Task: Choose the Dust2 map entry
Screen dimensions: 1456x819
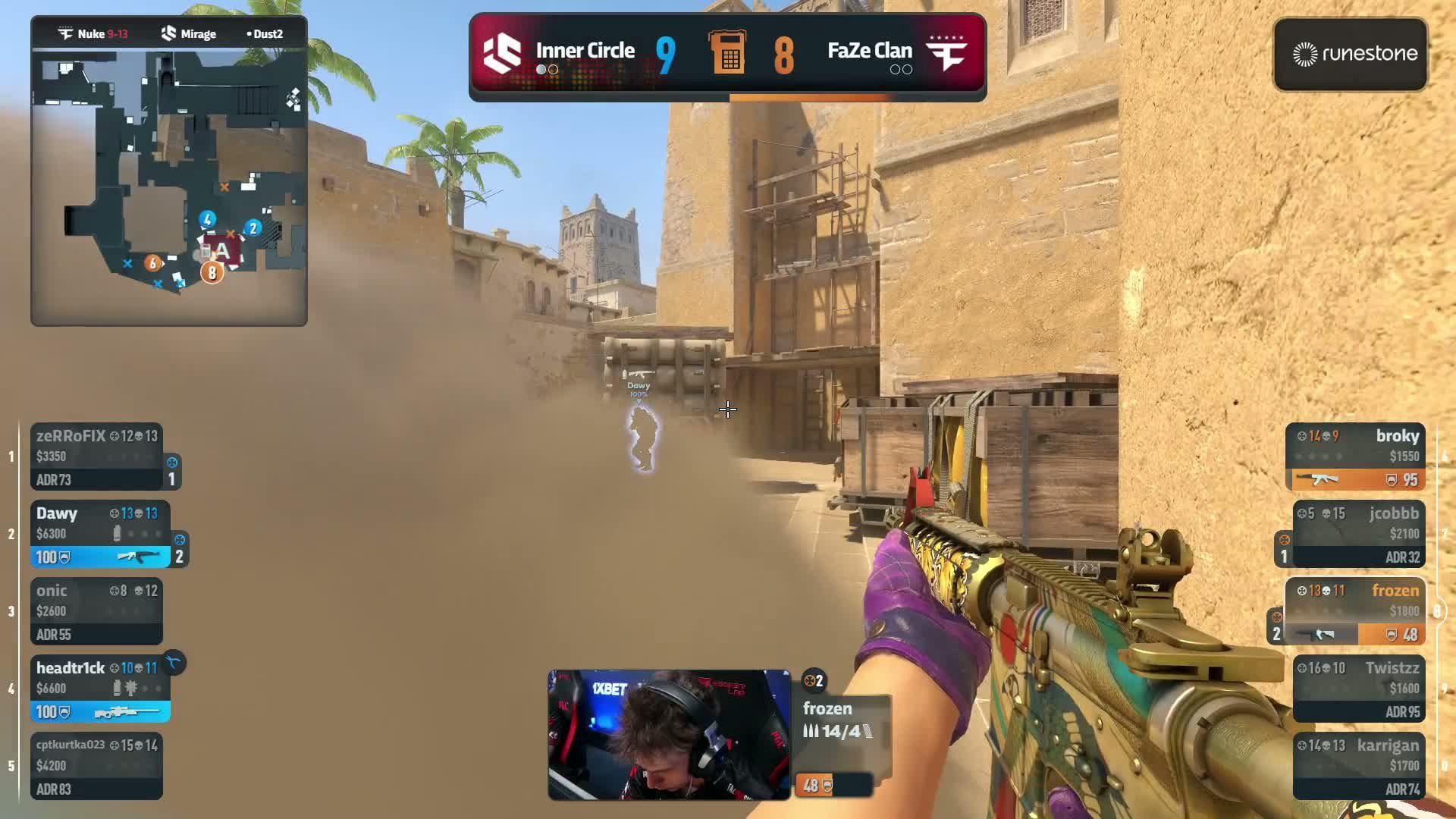Action: pos(265,33)
